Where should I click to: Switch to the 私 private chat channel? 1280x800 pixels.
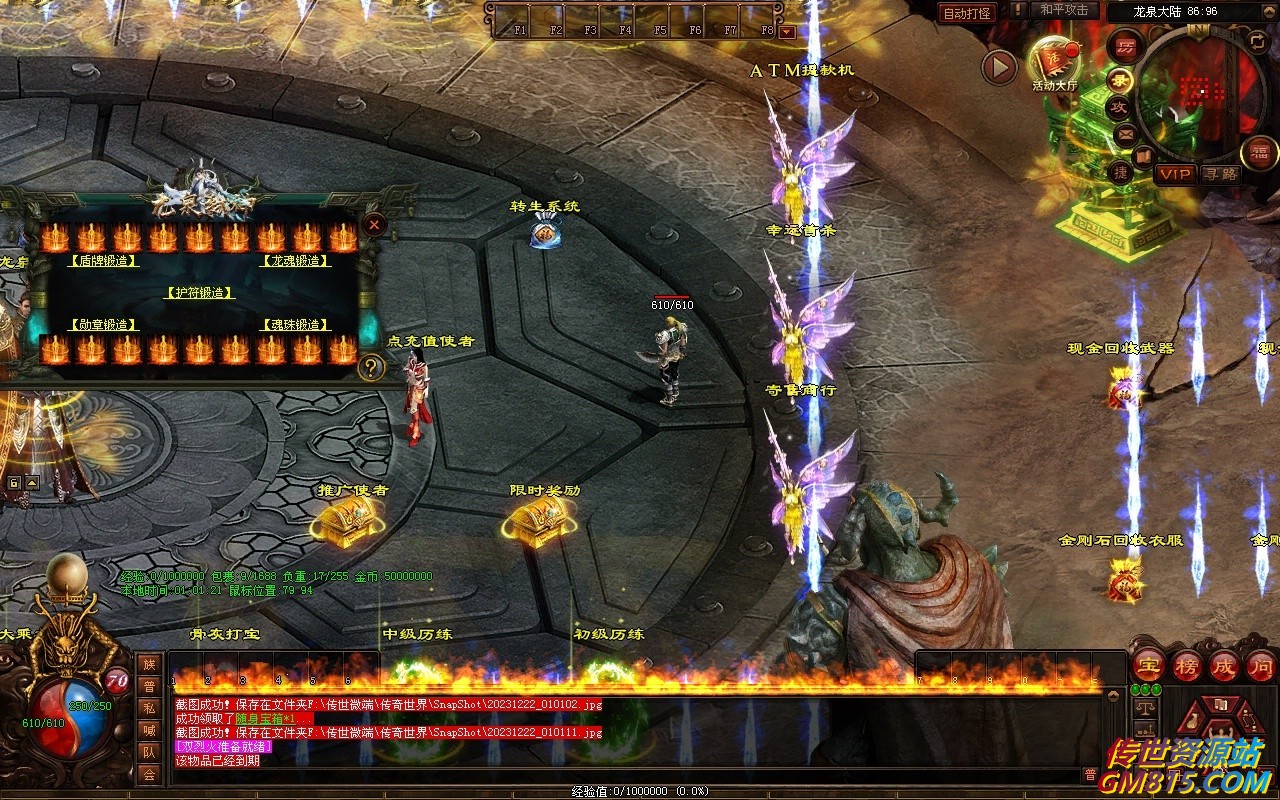[149, 708]
